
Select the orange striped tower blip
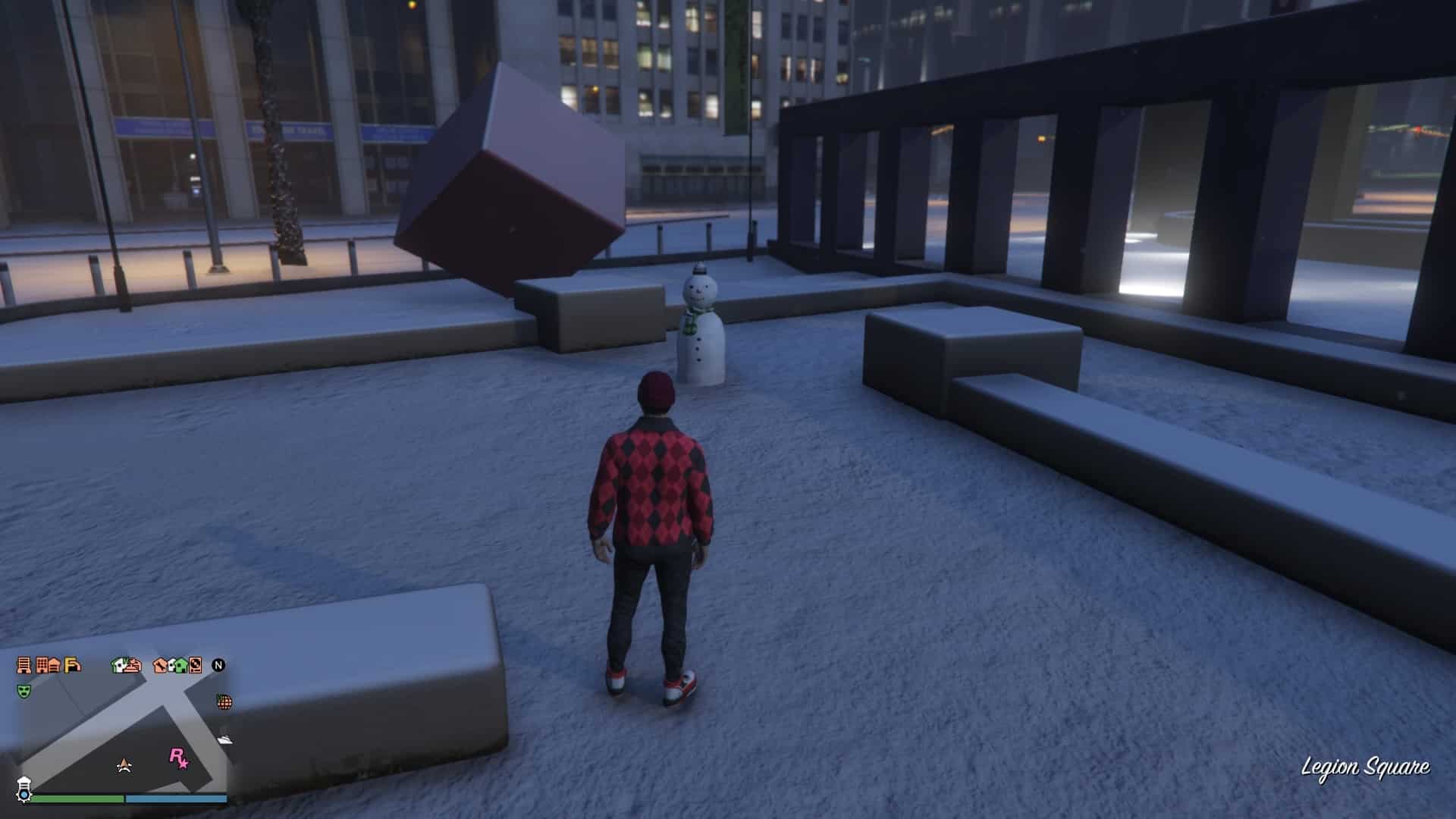(24, 665)
